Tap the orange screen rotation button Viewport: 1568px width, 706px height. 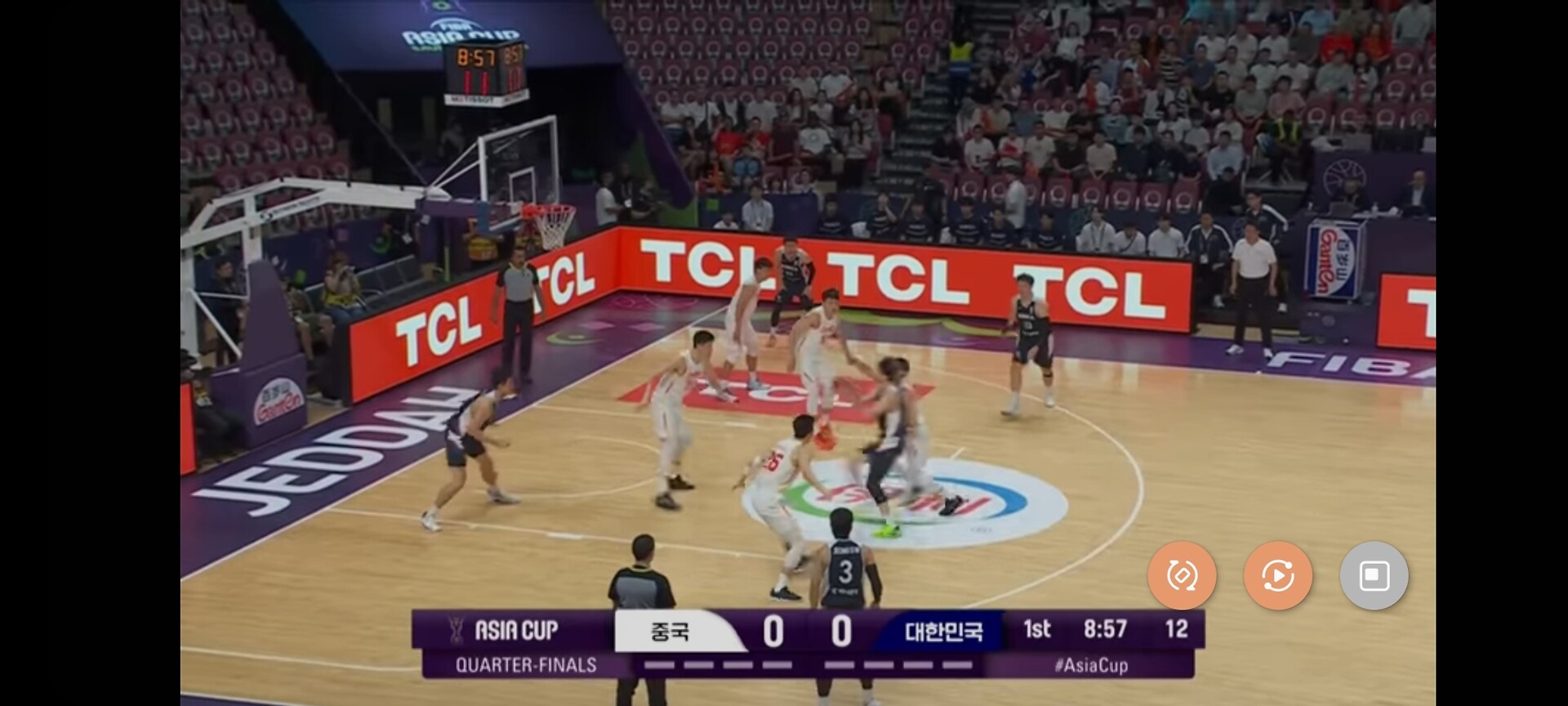1181,575
